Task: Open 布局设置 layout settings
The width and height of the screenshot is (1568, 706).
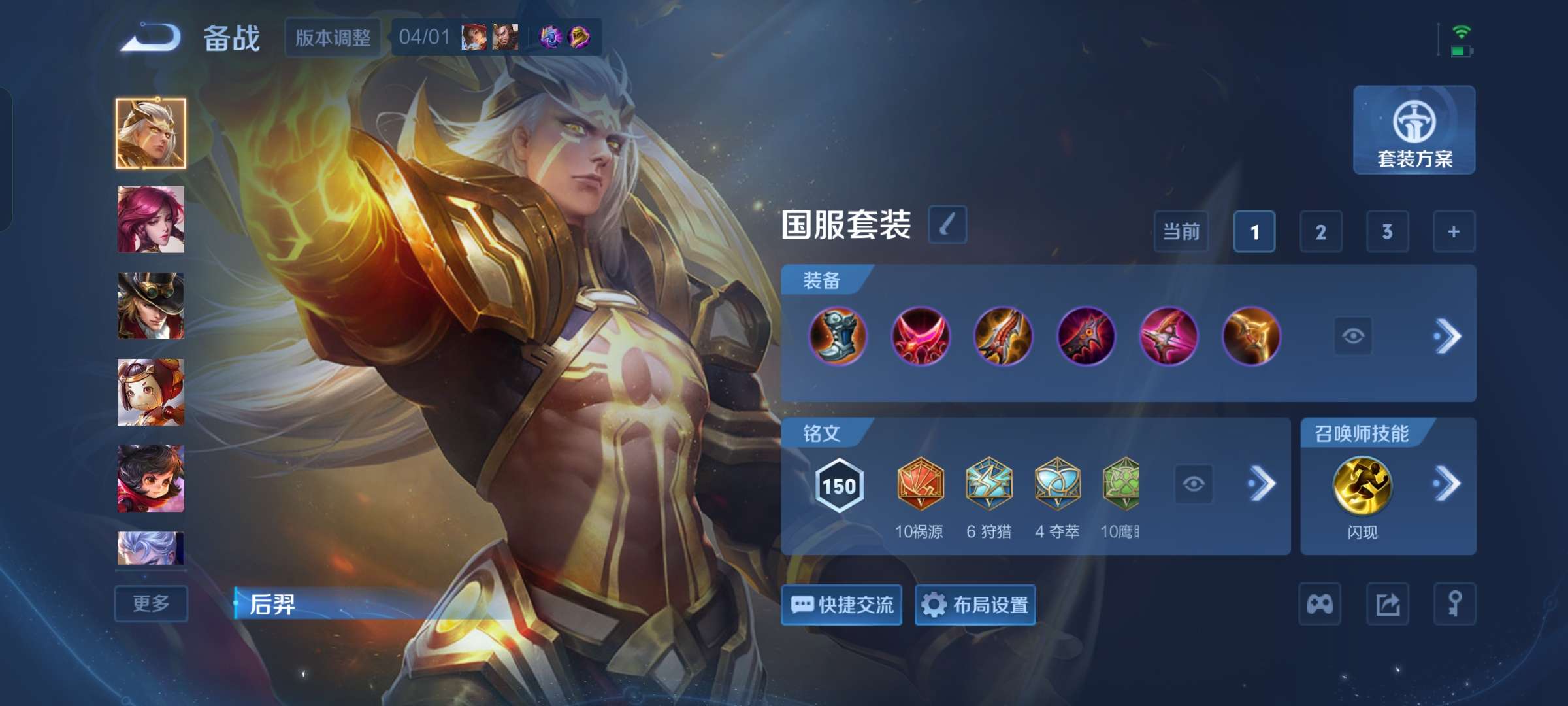Action: (974, 605)
